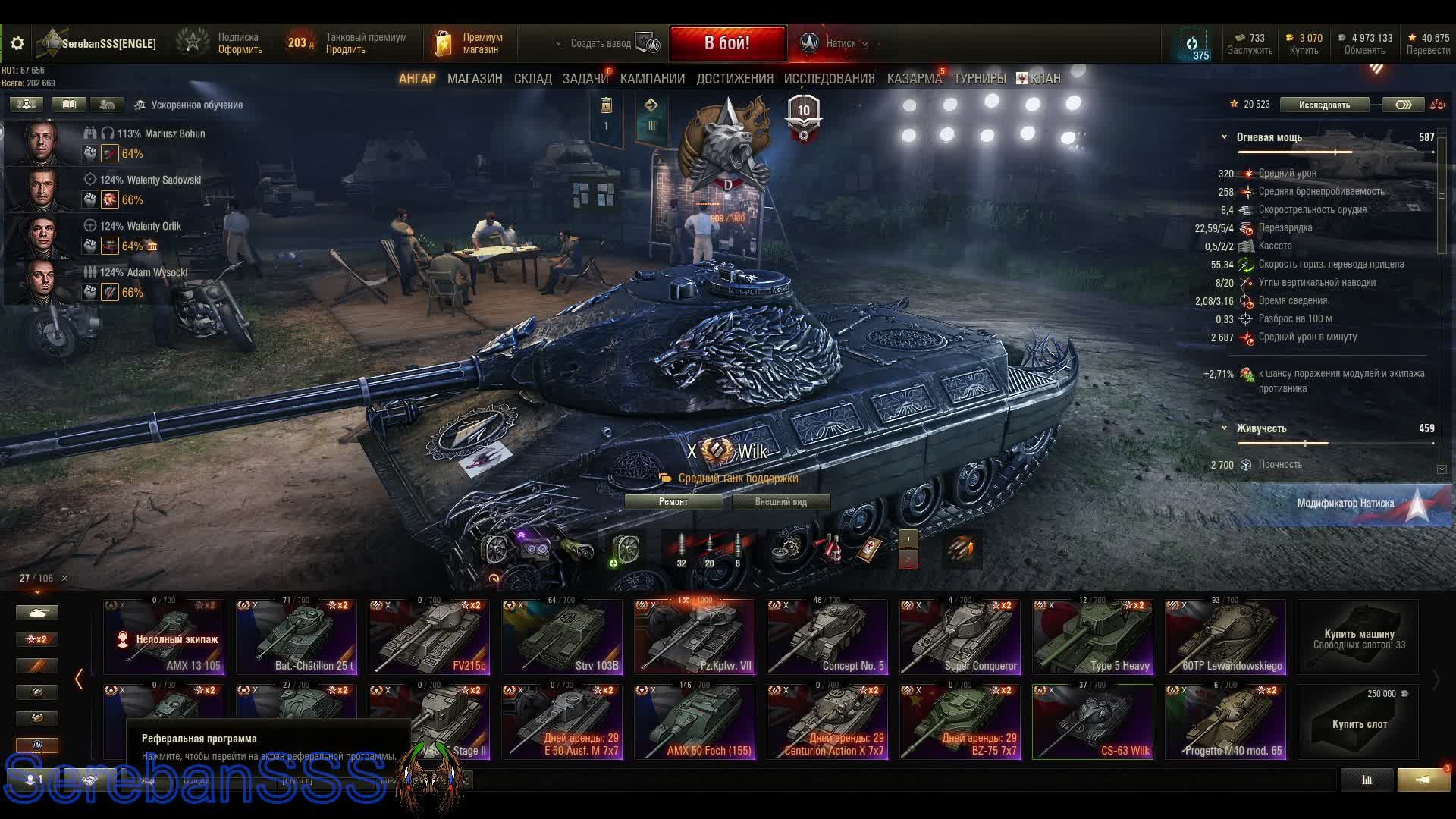This screenshot has height=819, width=1456.
Task: Open the КАЗАРМА tab
Action: 914,79
